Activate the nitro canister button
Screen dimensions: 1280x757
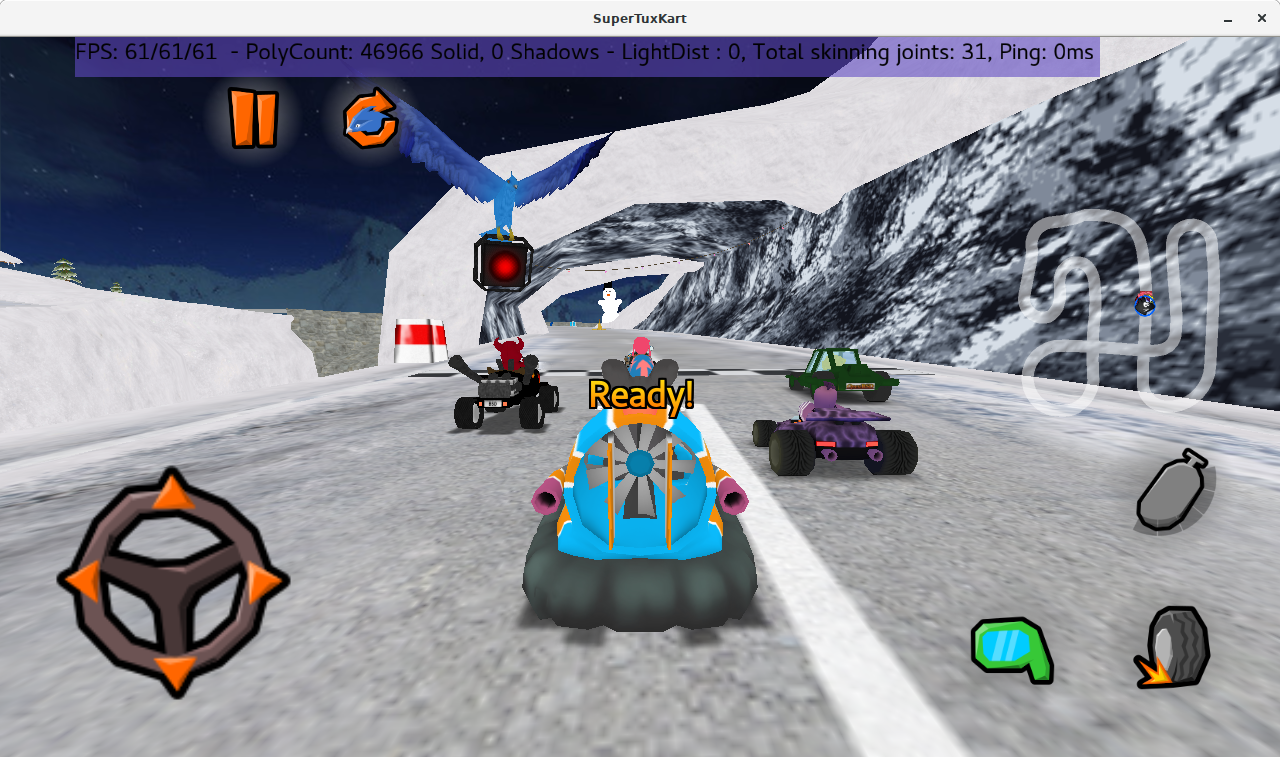(1173, 491)
